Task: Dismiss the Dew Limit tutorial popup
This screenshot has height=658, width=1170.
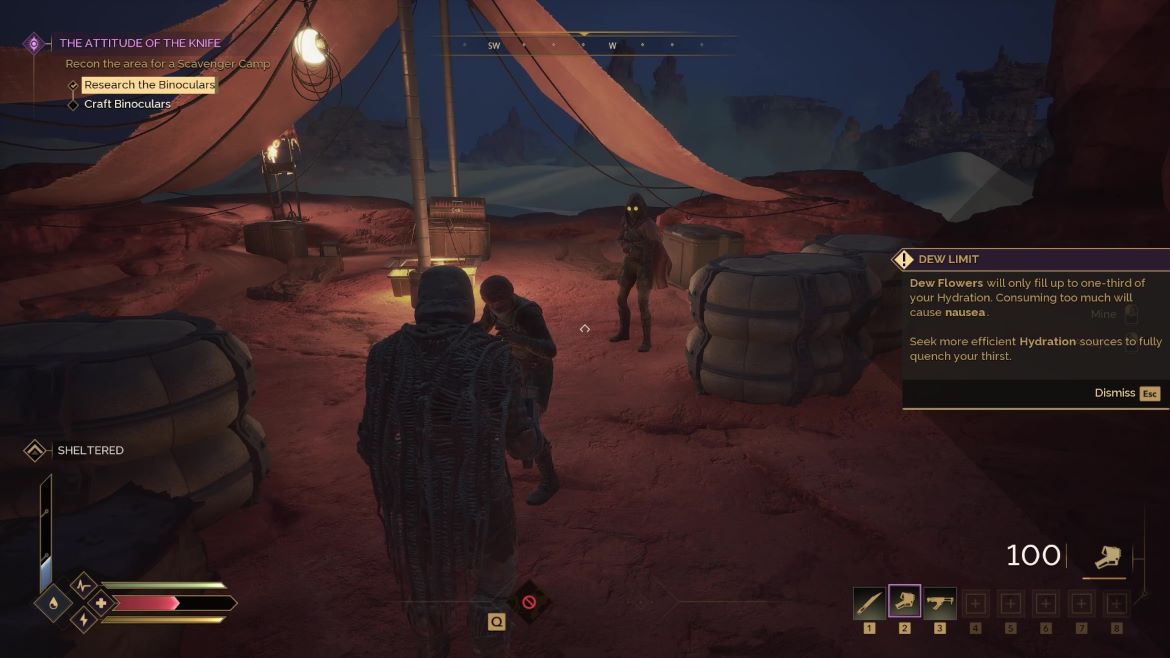Action: 1126,393
